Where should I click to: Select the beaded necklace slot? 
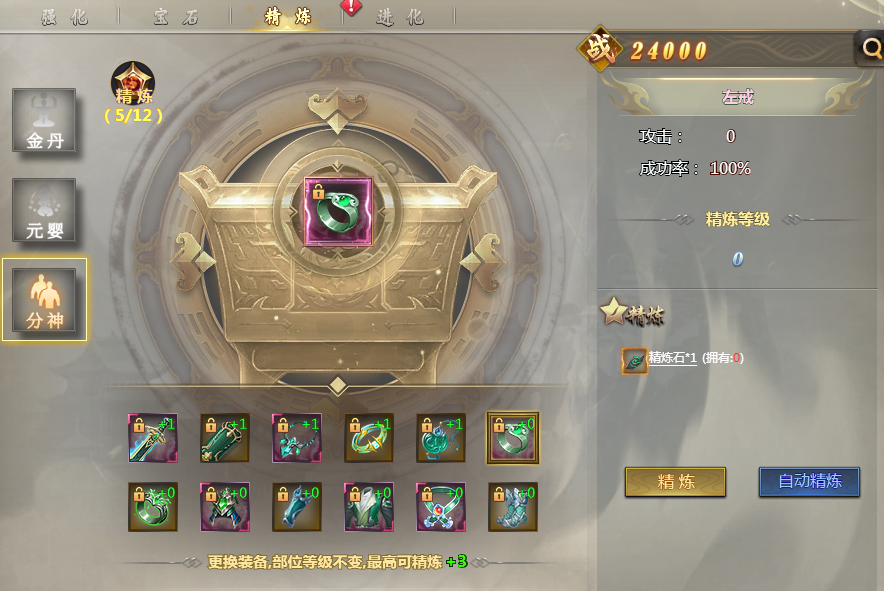(297, 438)
